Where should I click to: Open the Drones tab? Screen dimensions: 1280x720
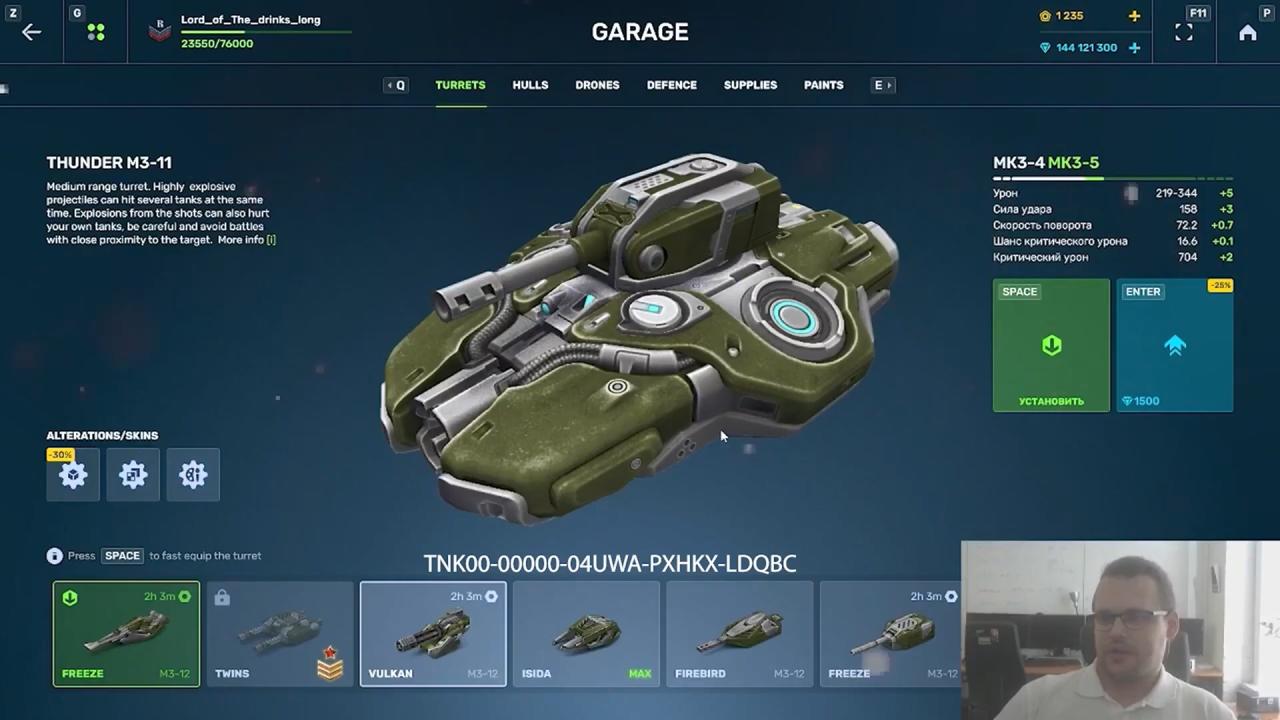pyautogui.click(x=597, y=85)
